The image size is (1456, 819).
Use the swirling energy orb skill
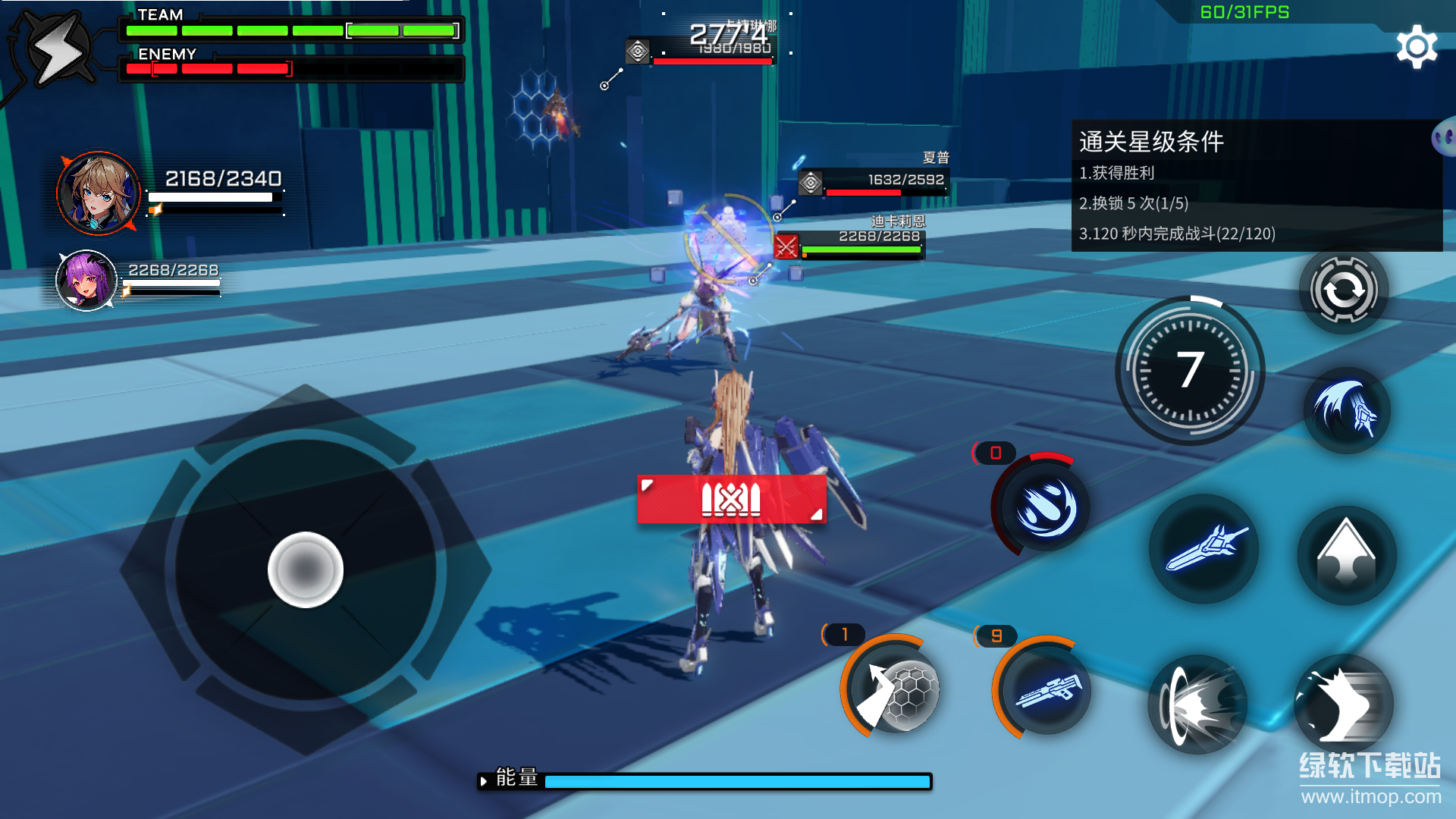tap(1044, 507)
